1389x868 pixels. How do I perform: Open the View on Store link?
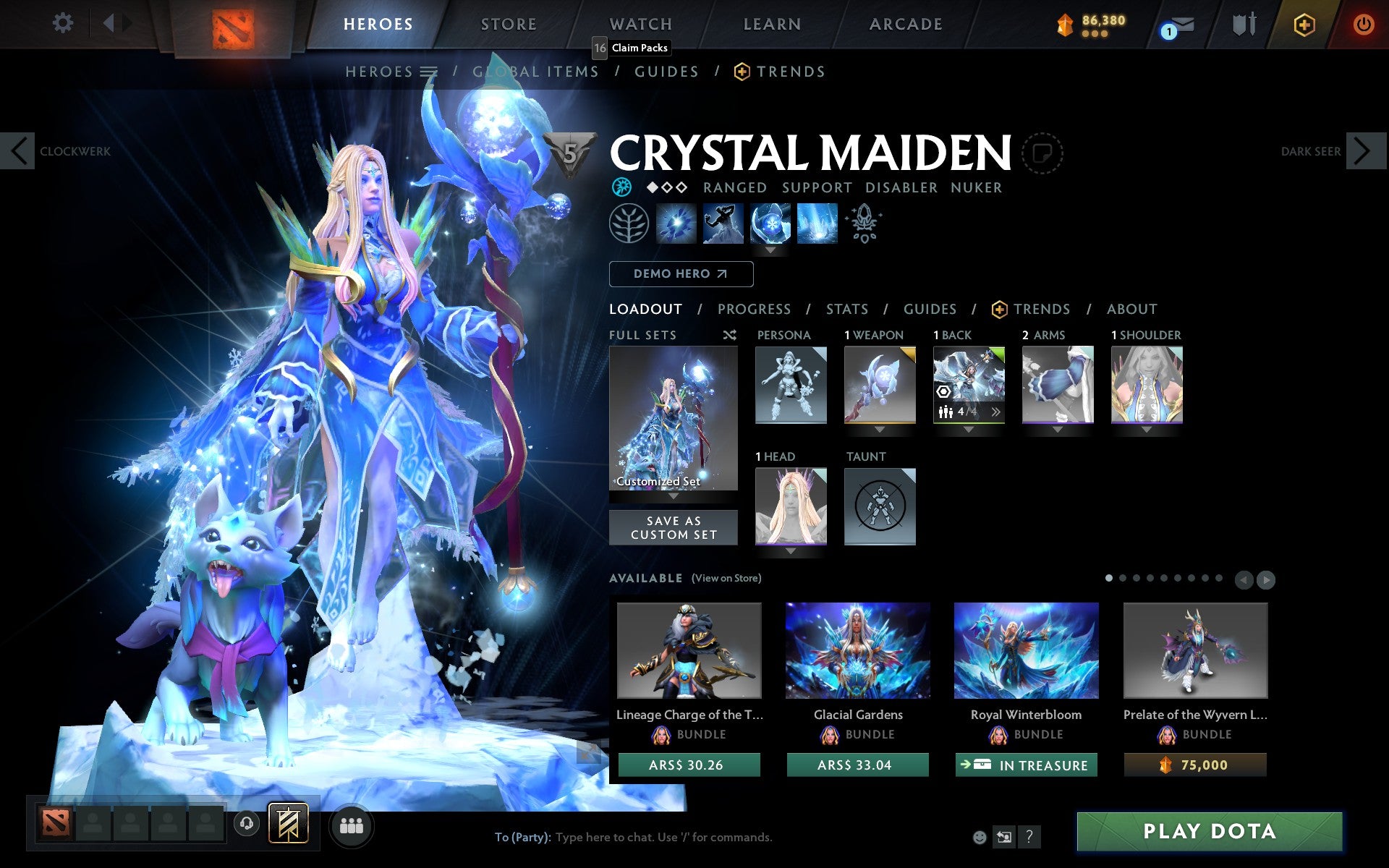pos(726,578)
